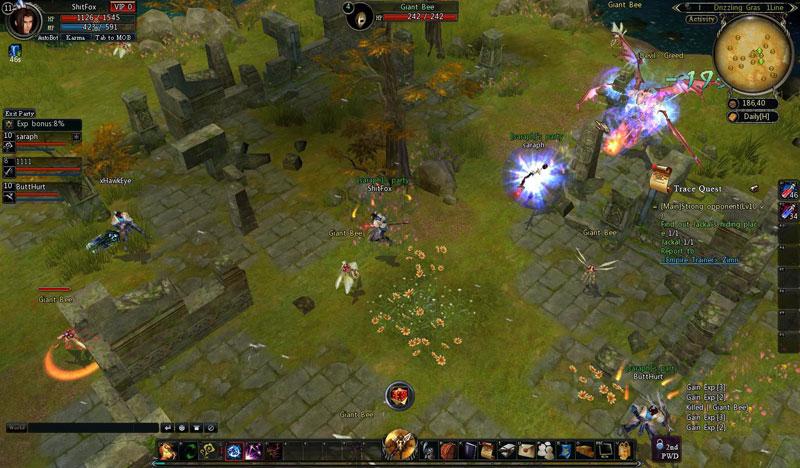Use the red potion with count 46
Image resolution: width=800 pixels, height=468 pixels.
787,189
